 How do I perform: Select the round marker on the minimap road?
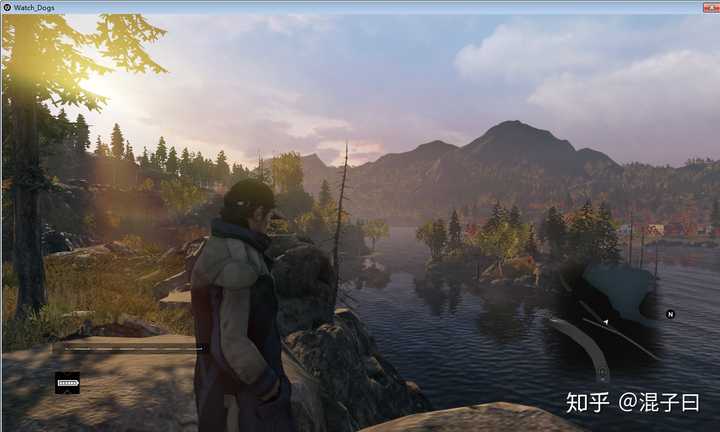pyautogui.click(x=602, y=374)
